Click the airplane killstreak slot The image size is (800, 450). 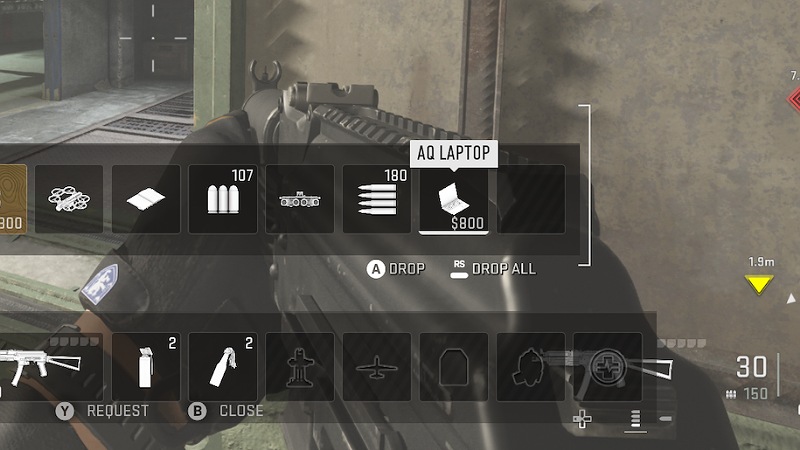click(377, 366)
